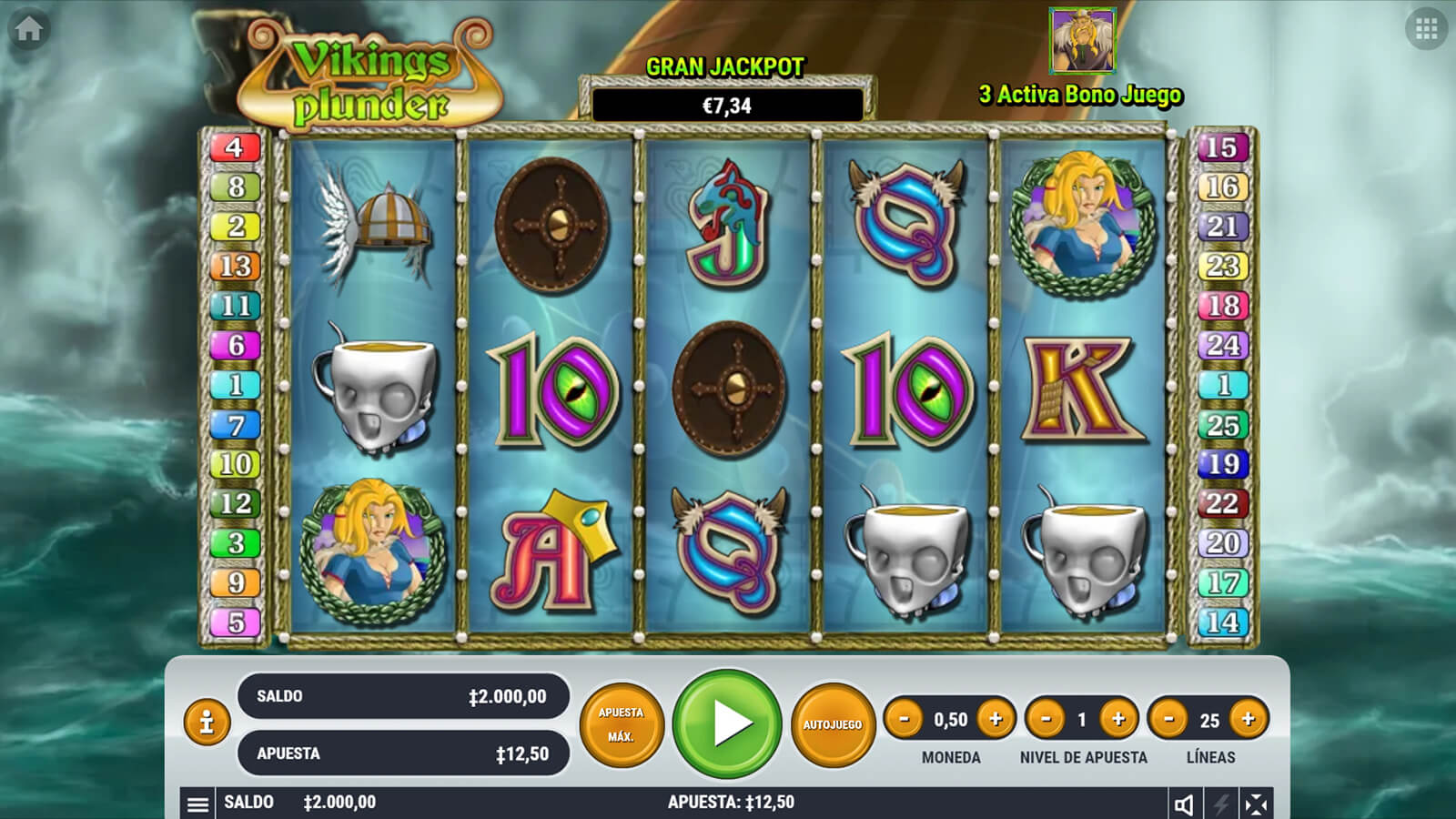Start Autojuego mode
Screen dimensions: 1456x819
coord(832,724)
